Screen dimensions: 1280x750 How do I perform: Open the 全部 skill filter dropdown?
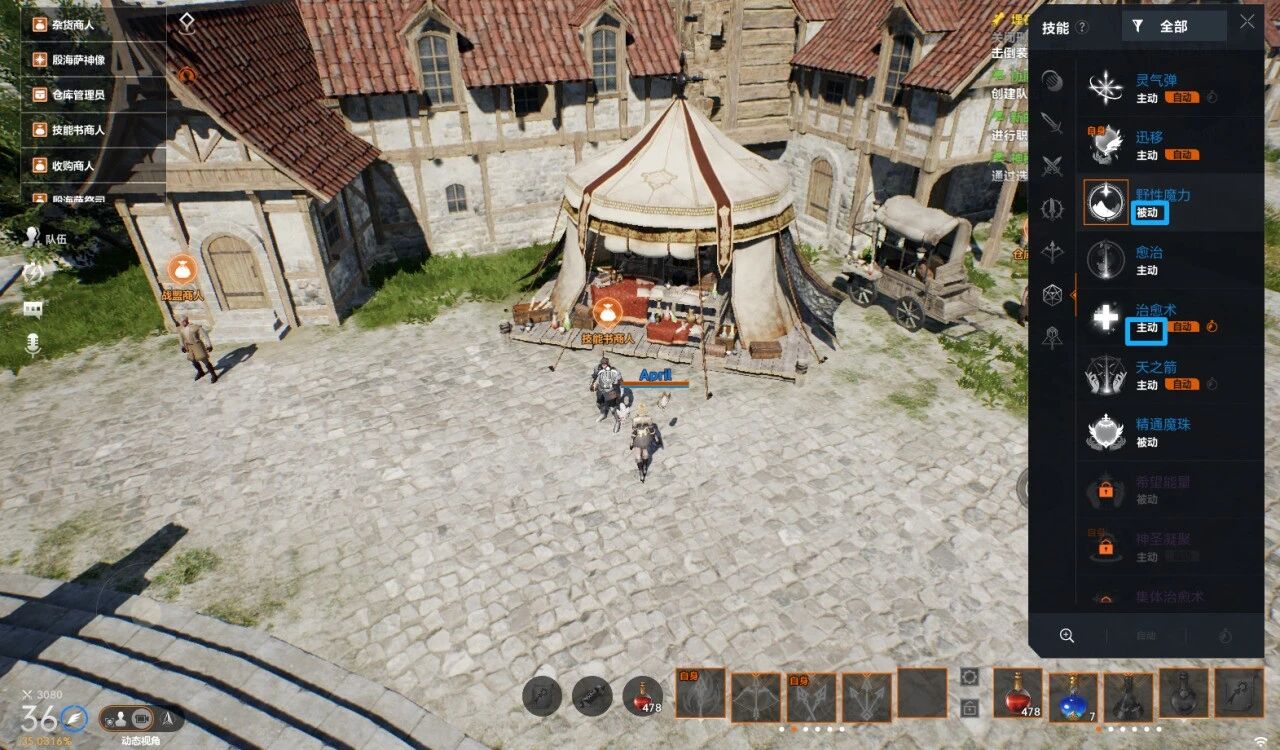click(x=1173, y=27)
